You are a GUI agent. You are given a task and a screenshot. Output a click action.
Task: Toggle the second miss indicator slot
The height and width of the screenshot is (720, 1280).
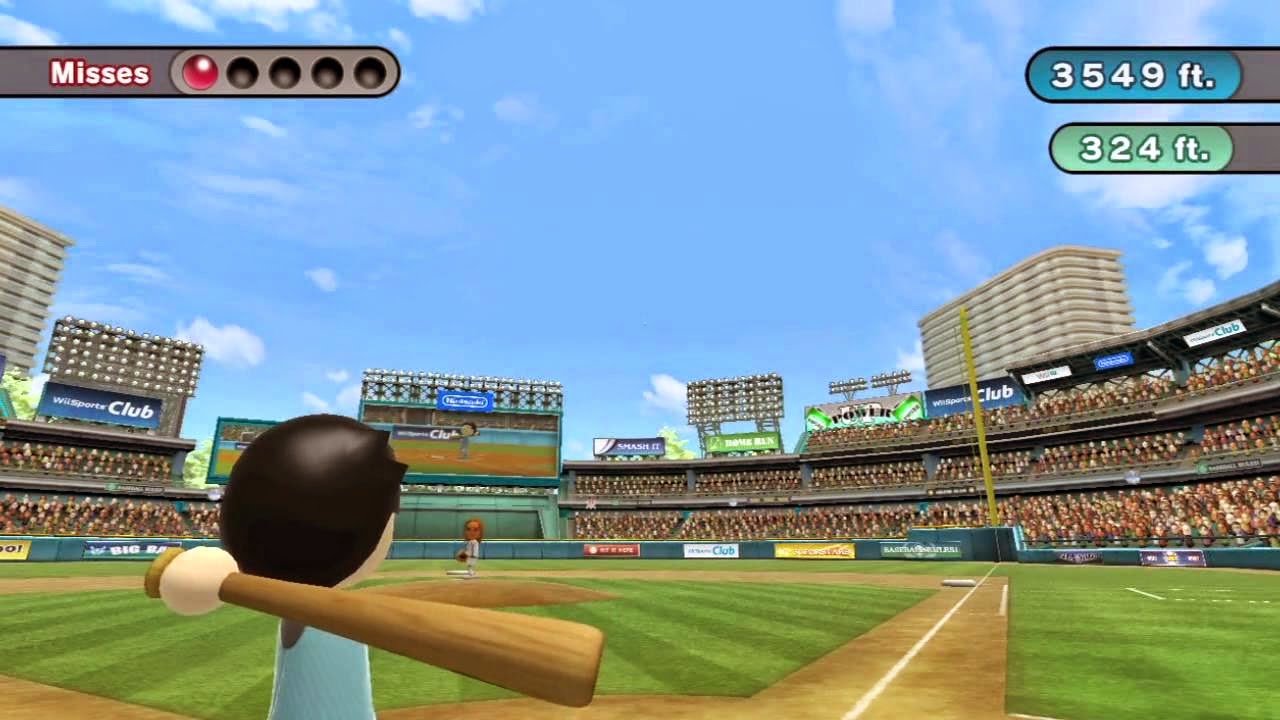point(245,73)
